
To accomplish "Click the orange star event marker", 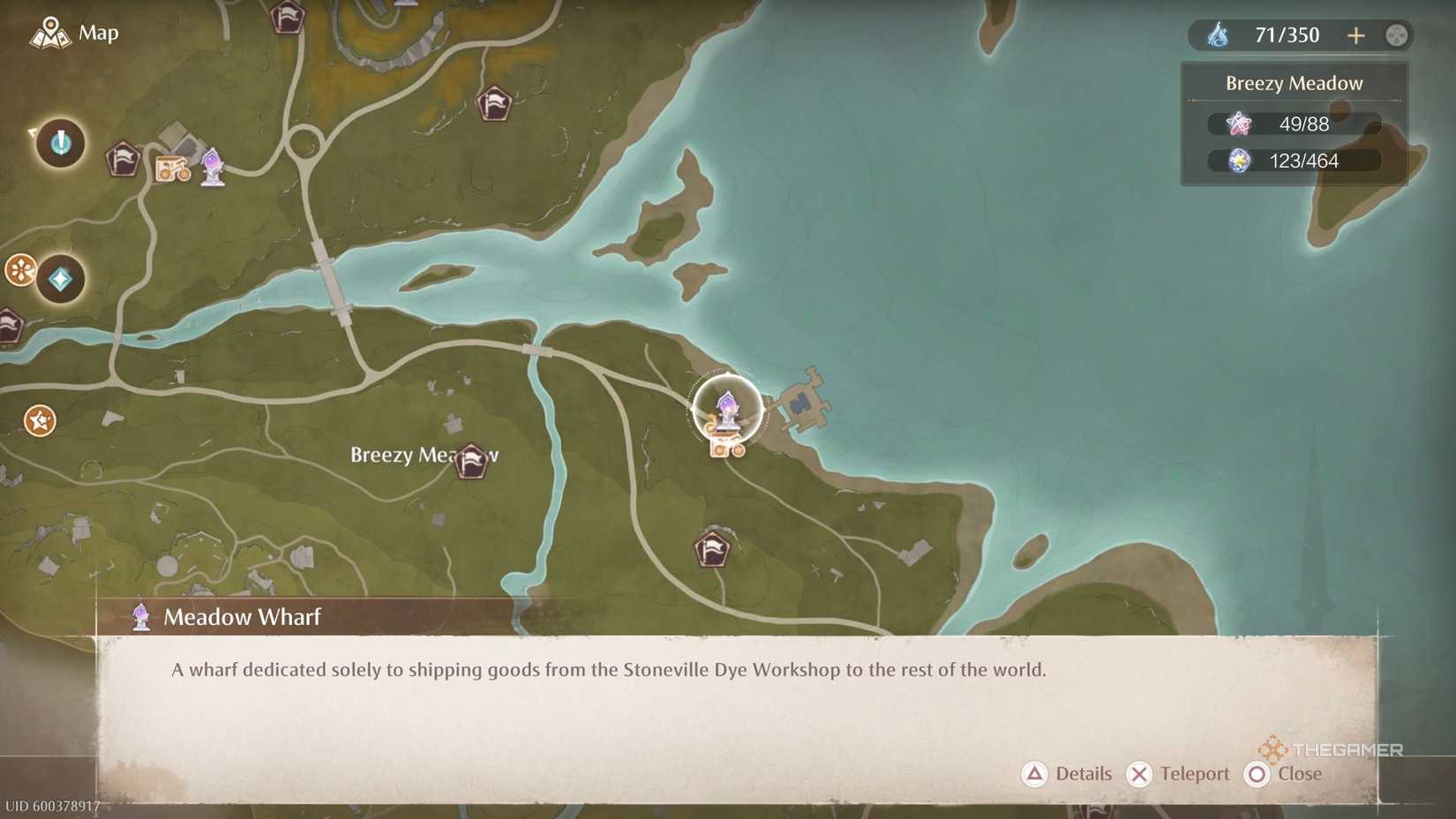I will 39,422.
